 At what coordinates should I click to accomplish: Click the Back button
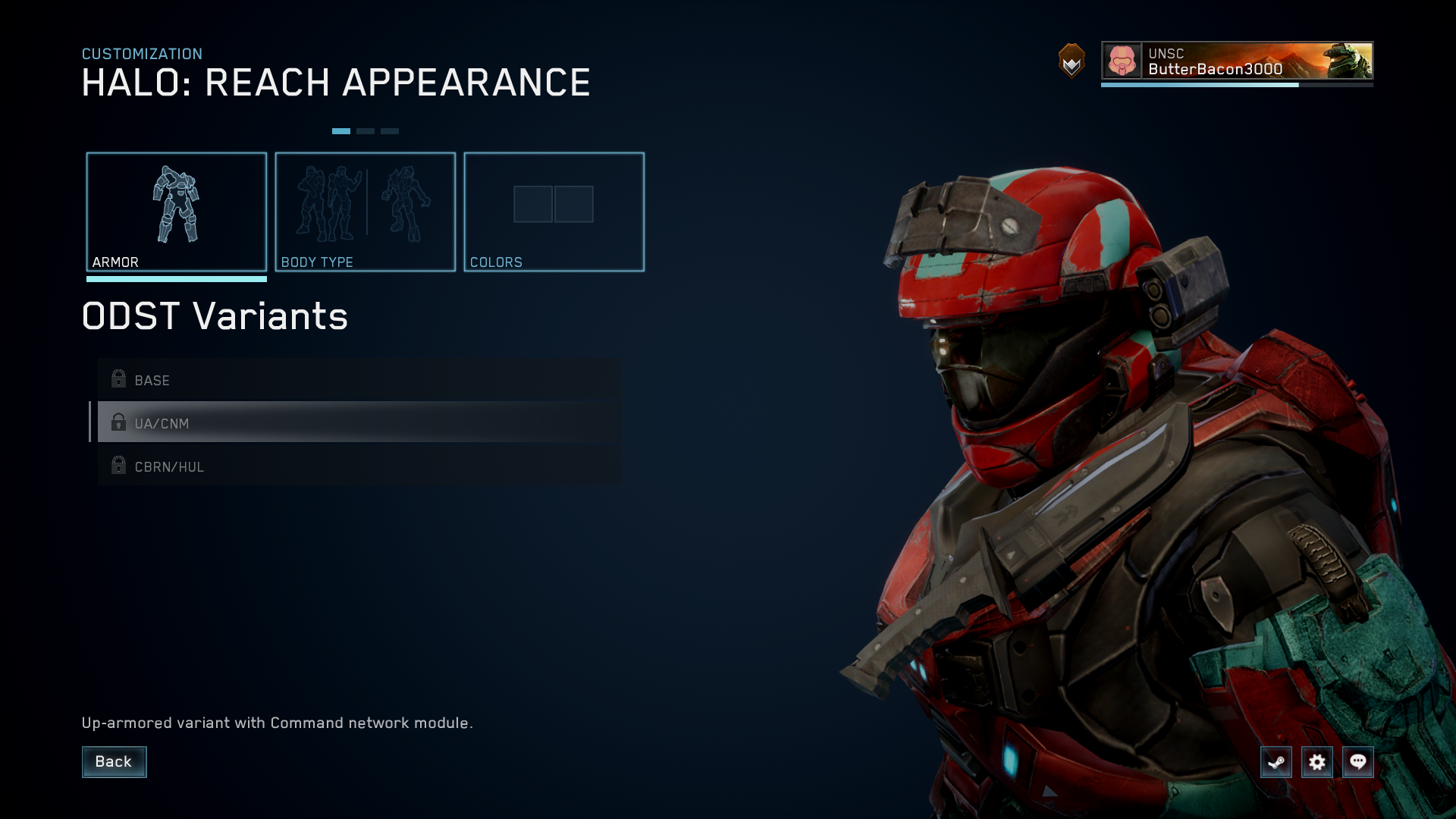(x=114, y=761)
